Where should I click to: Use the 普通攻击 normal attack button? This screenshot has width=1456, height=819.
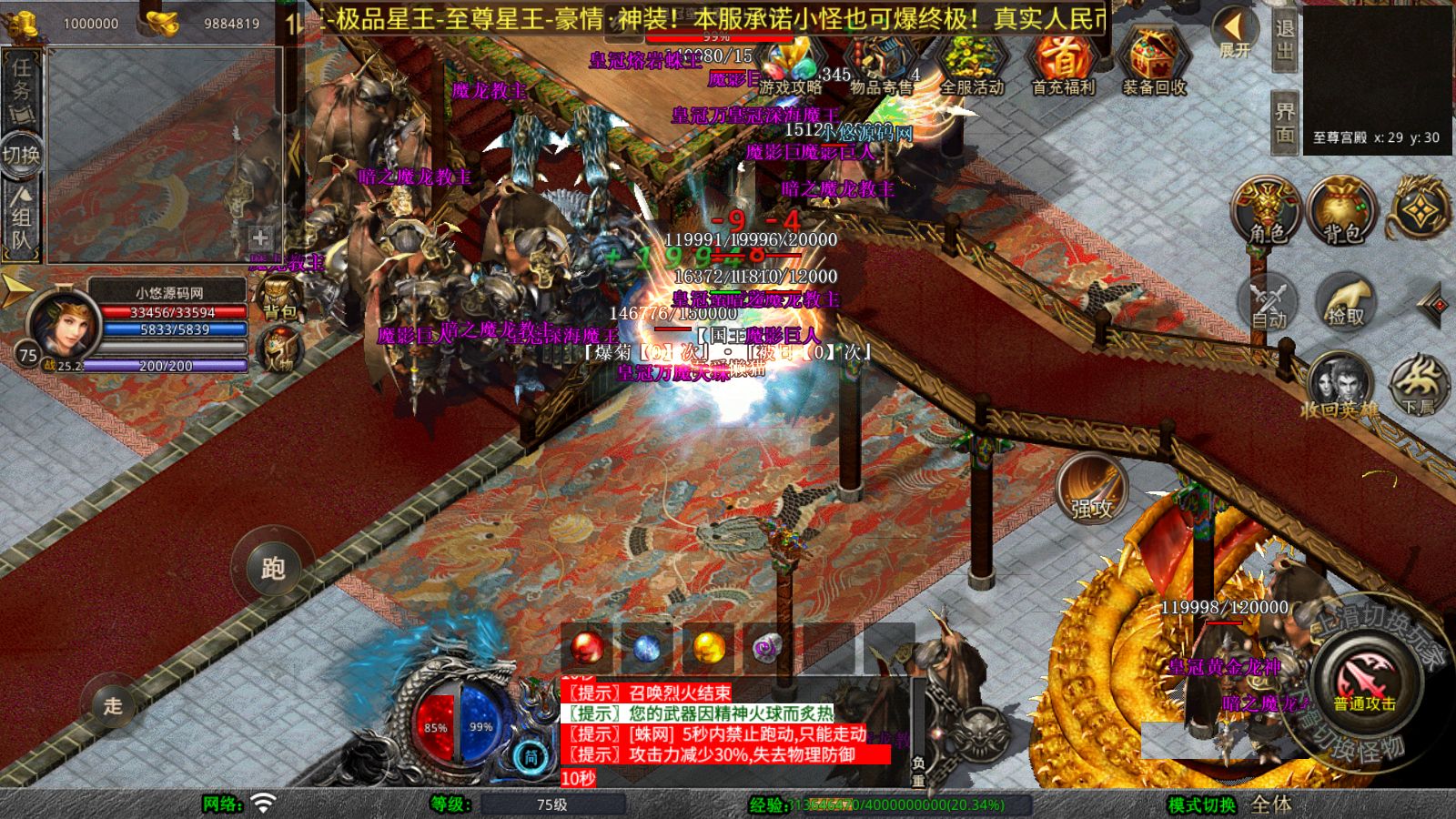point(1364,682)
